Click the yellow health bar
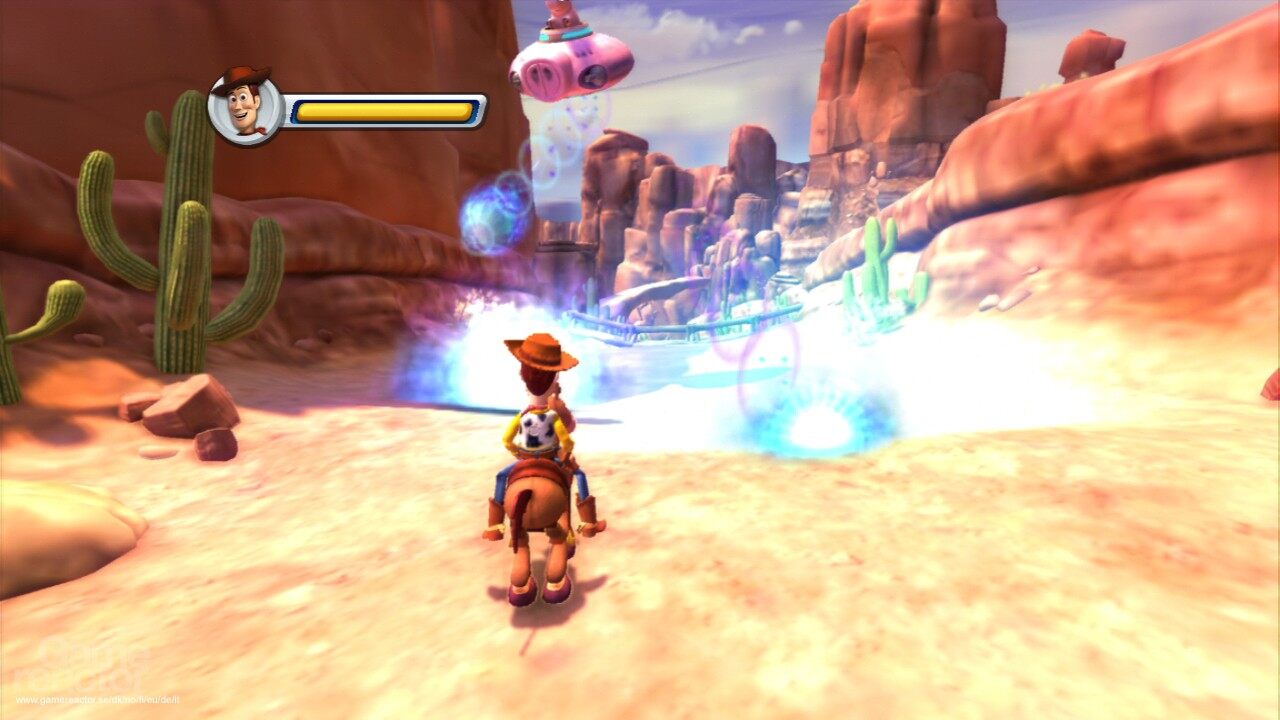The height and width of the screenshot is (720, 1280). [385, 112]
